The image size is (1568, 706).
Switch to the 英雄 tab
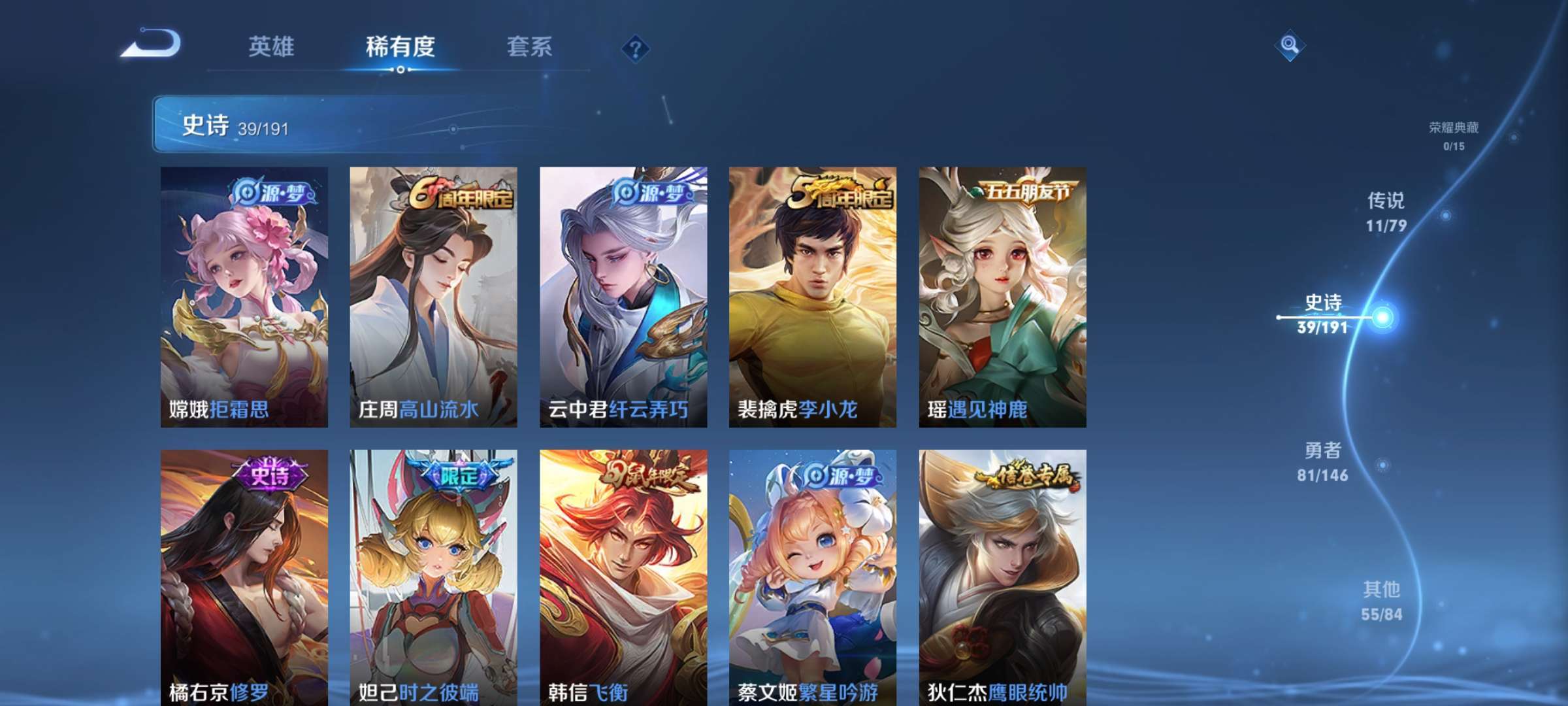tap(272, 46)
